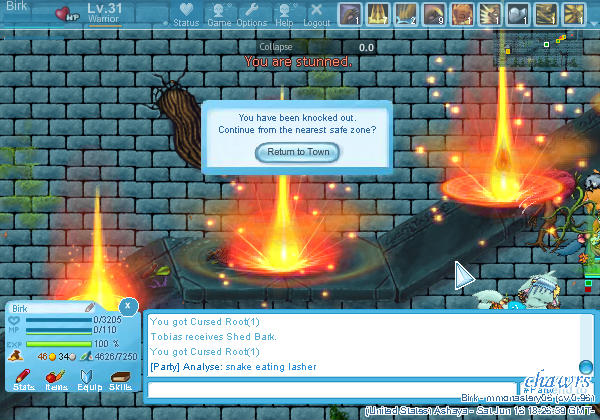Show the Help menu
The image size is (600, 420).
pyautogui.click(x=284, y=14)
